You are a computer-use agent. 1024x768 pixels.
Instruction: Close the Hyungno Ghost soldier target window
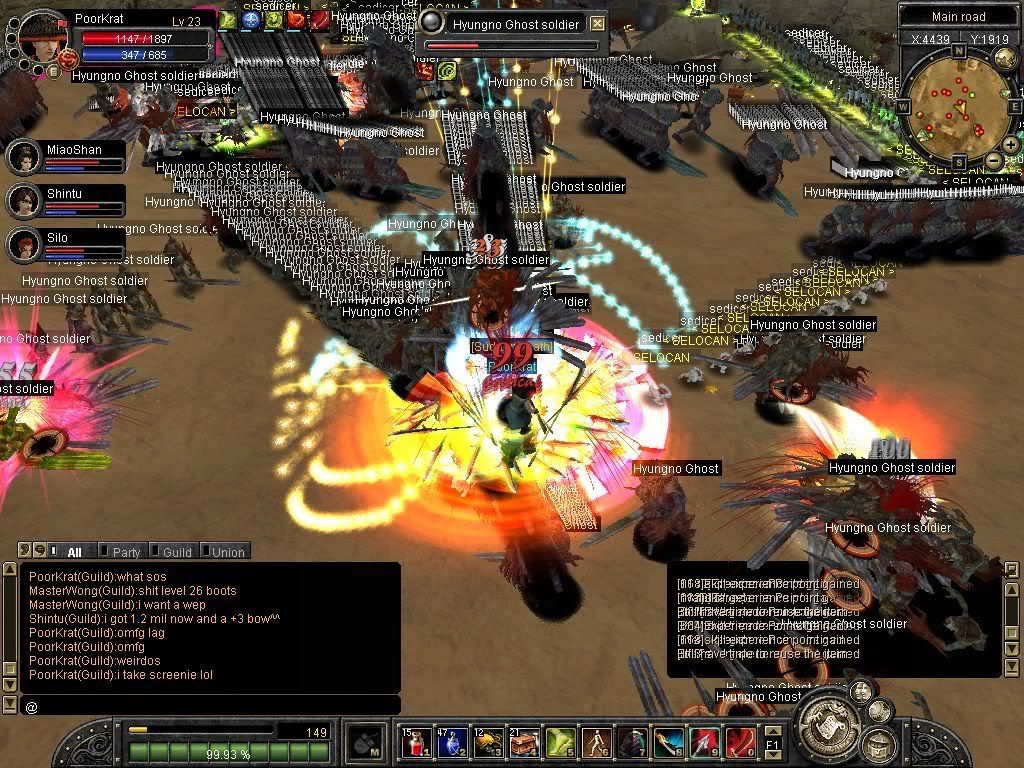coord(597,23)
